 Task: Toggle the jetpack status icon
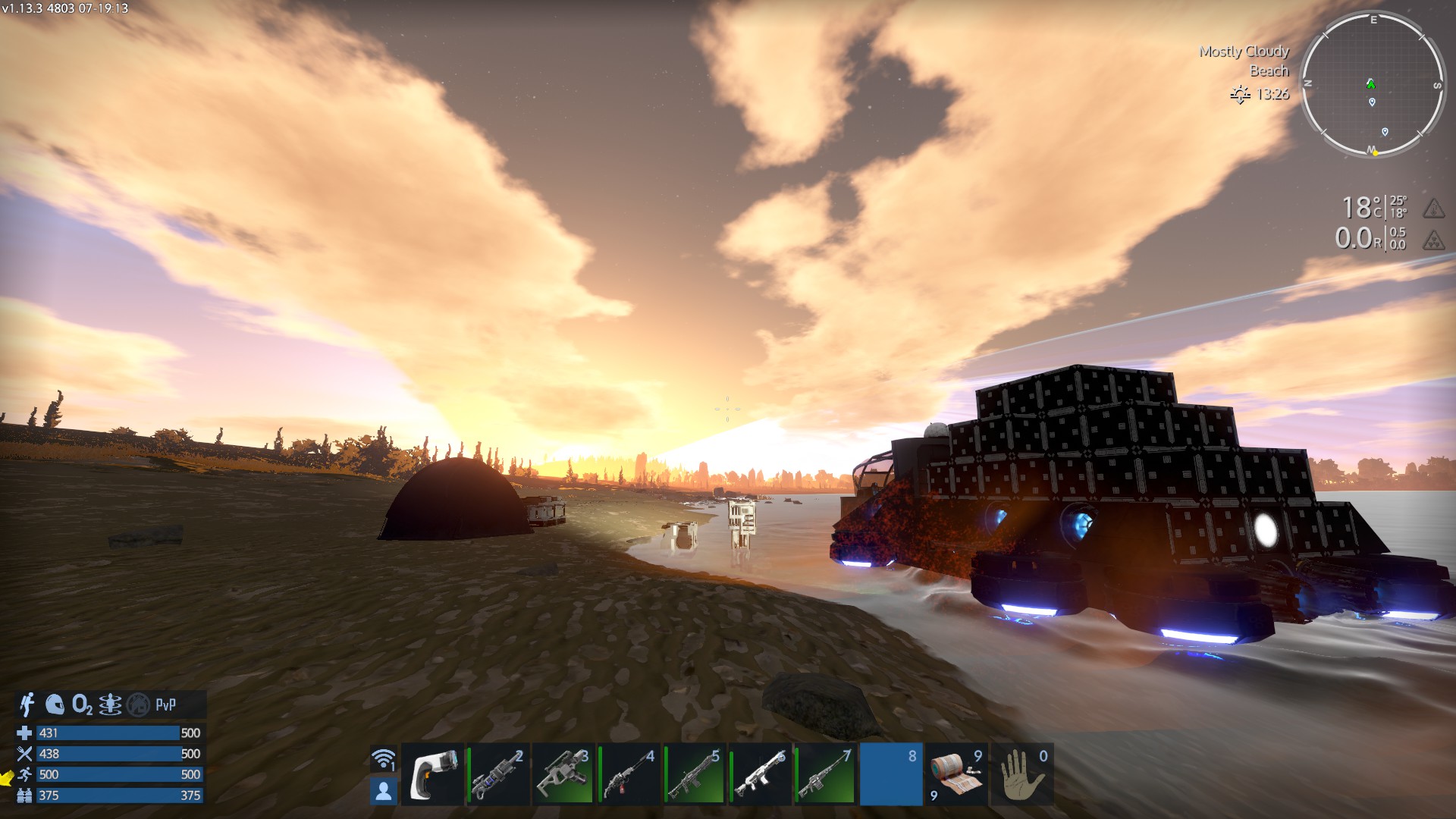pyautogui.click(x=28, y=704)
